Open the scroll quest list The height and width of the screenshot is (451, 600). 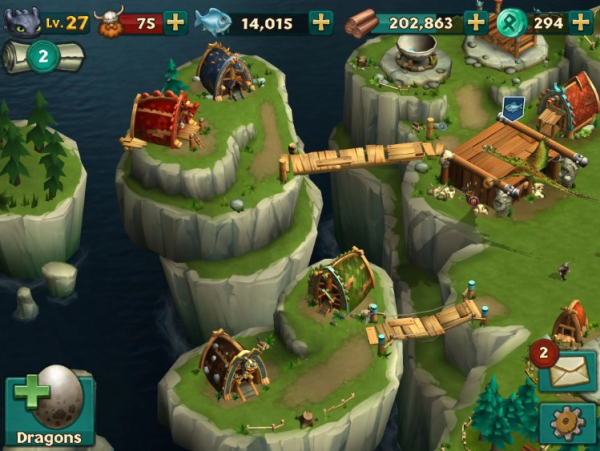click(x=28, y=58)
